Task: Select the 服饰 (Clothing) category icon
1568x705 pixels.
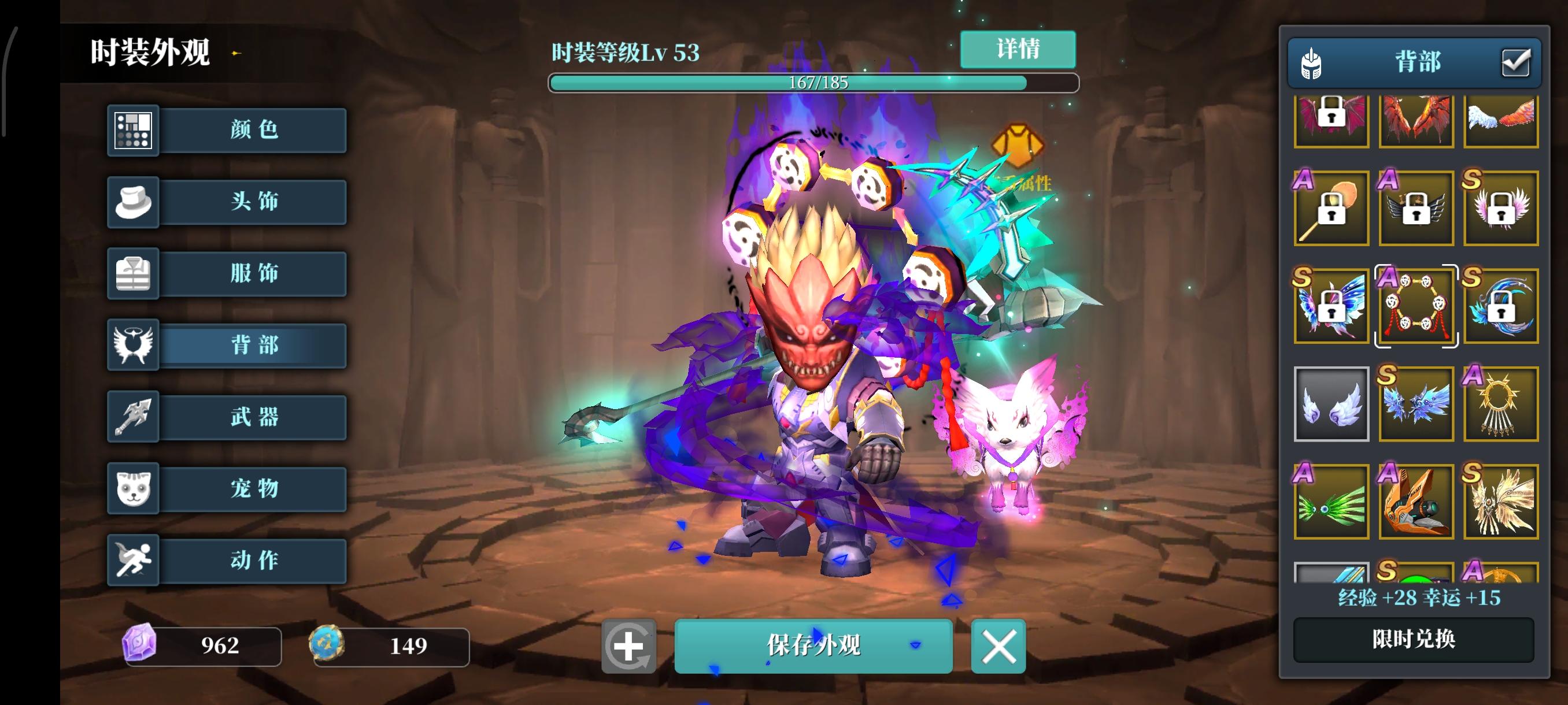Action: point(135,273)
